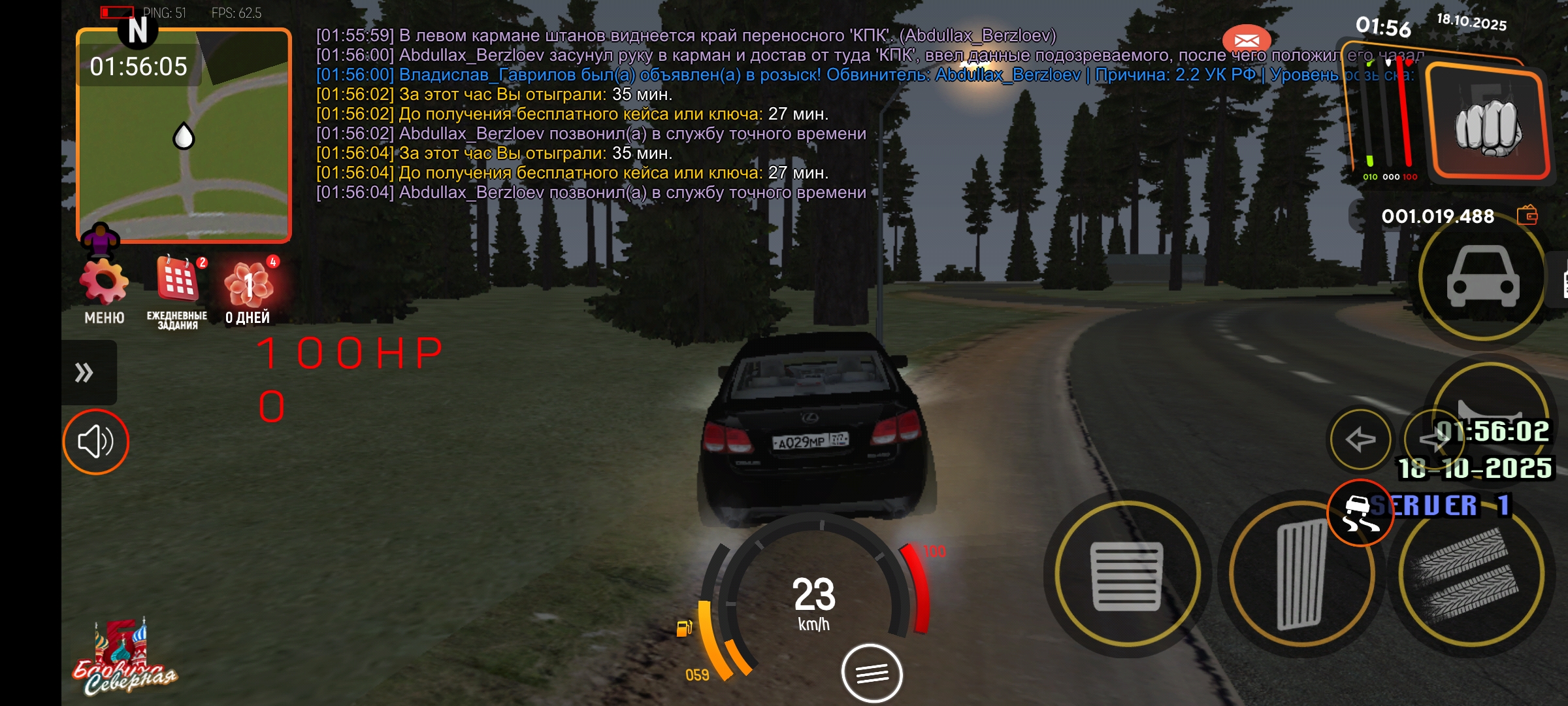This screenshot has width=1568, height=706.
Task: Select the fist weapon slot
Action: (x=1487, y=126)
